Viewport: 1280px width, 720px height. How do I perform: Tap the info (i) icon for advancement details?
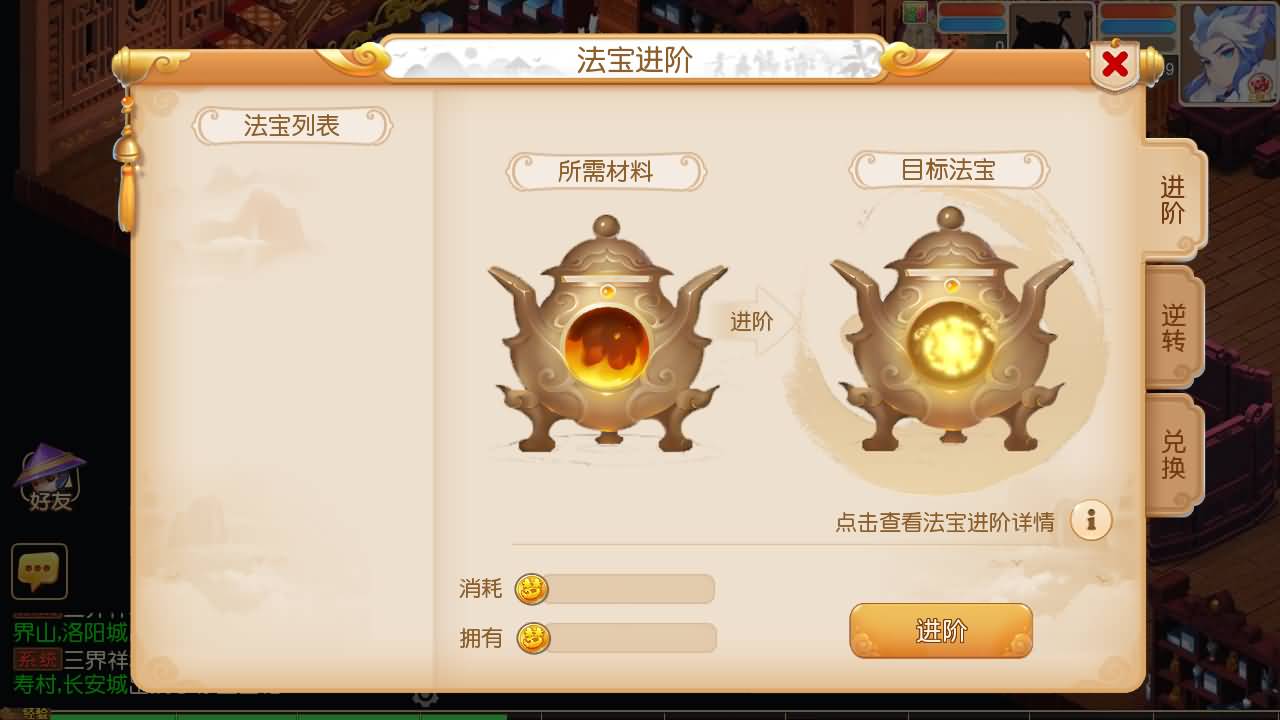tap(1091, 519)
